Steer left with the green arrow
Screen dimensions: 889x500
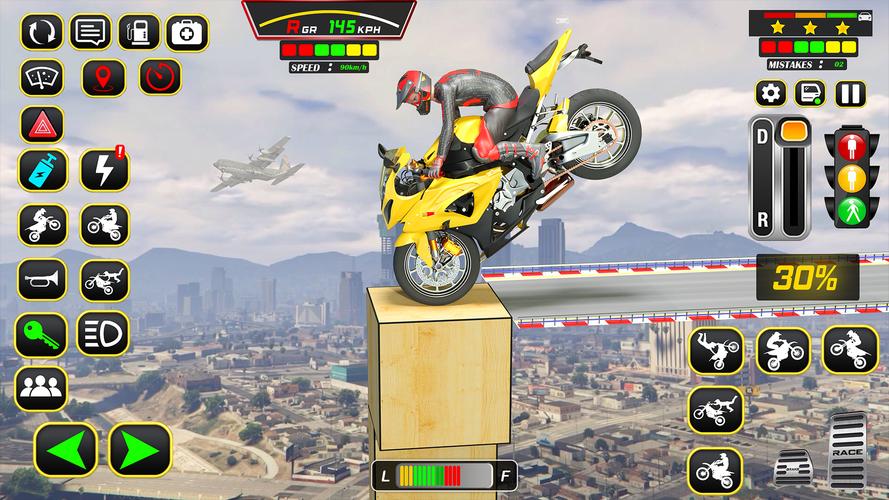[x=66, y=449]
